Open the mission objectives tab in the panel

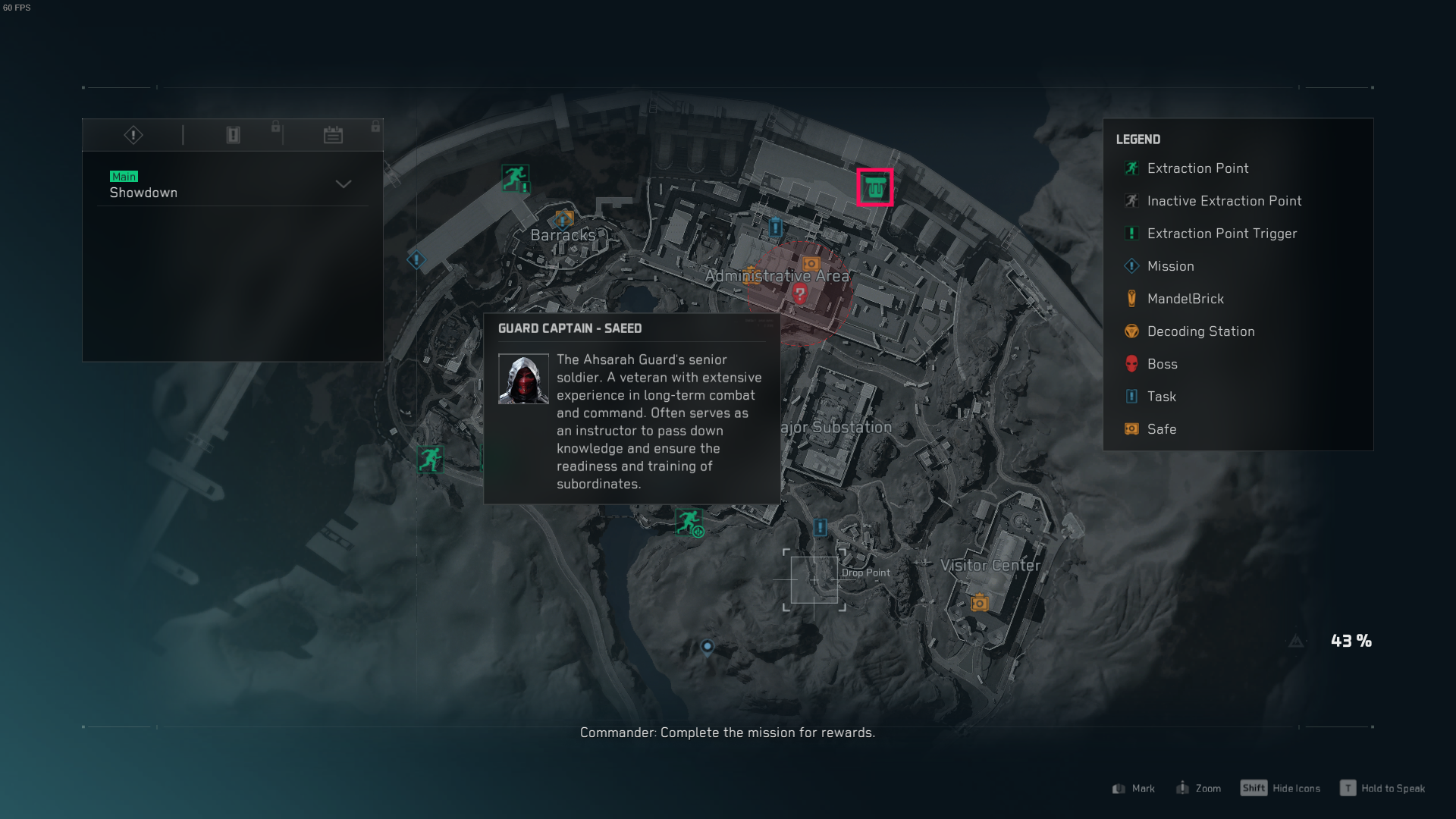[132, 135]
